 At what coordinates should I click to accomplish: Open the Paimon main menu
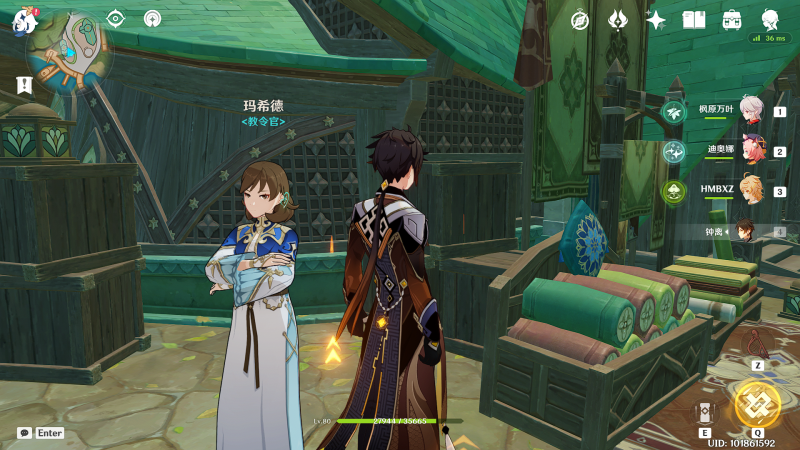24,19
